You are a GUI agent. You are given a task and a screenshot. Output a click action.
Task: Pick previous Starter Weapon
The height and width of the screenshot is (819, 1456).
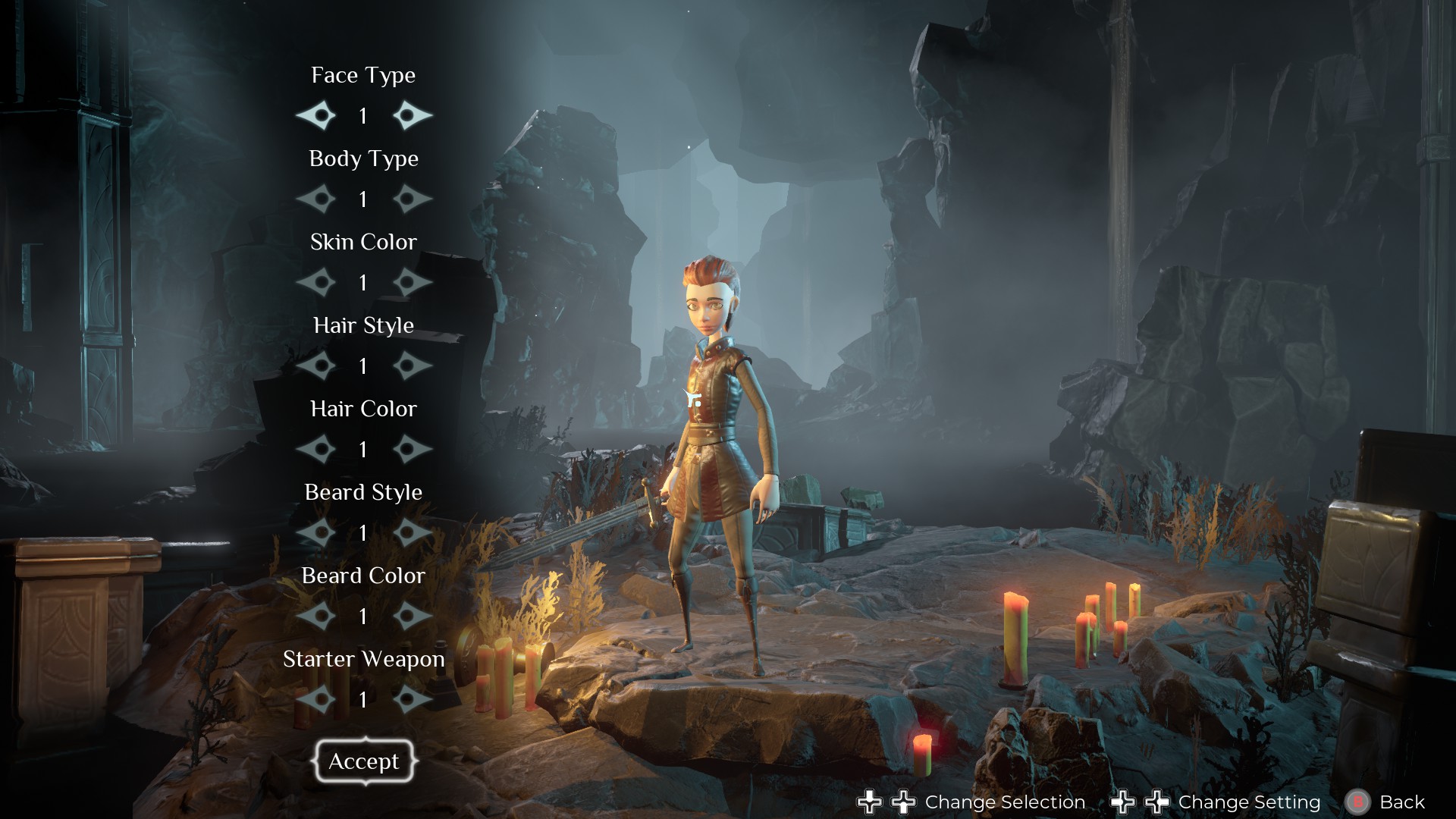316,699
